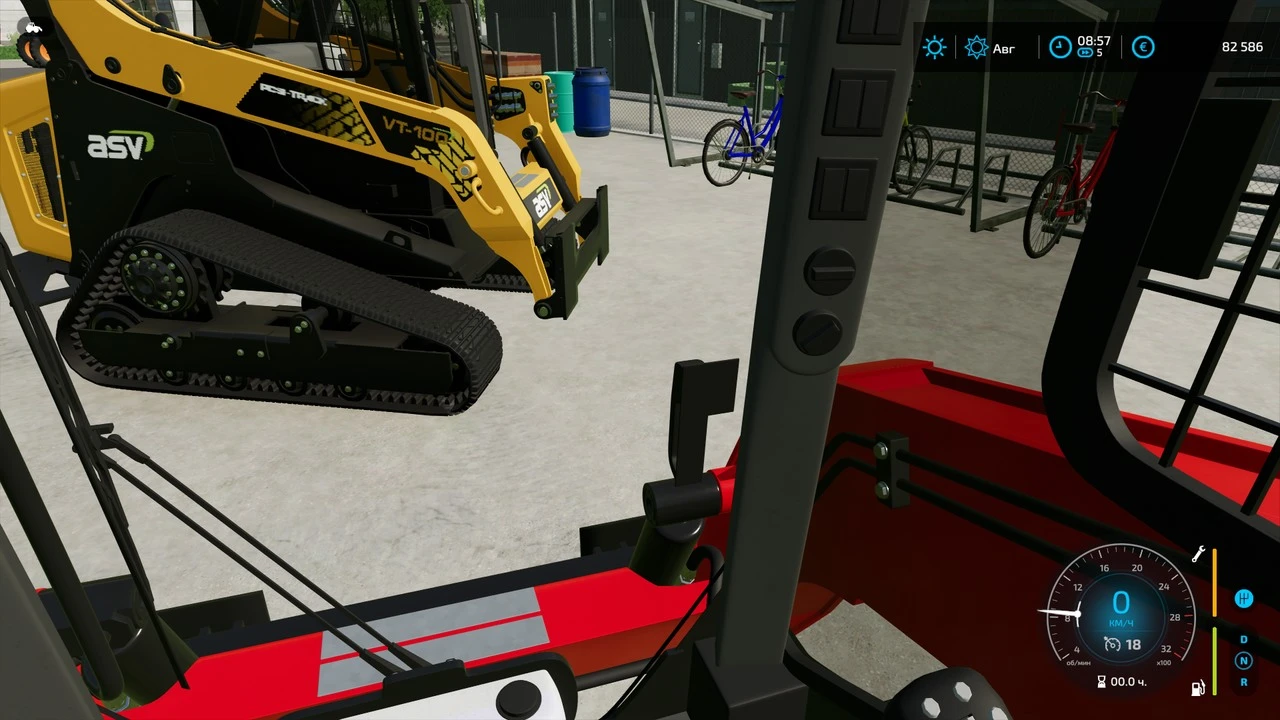Click the current weather sun icon
This screenshot has width=1280, height=720.
pos(934,47)
